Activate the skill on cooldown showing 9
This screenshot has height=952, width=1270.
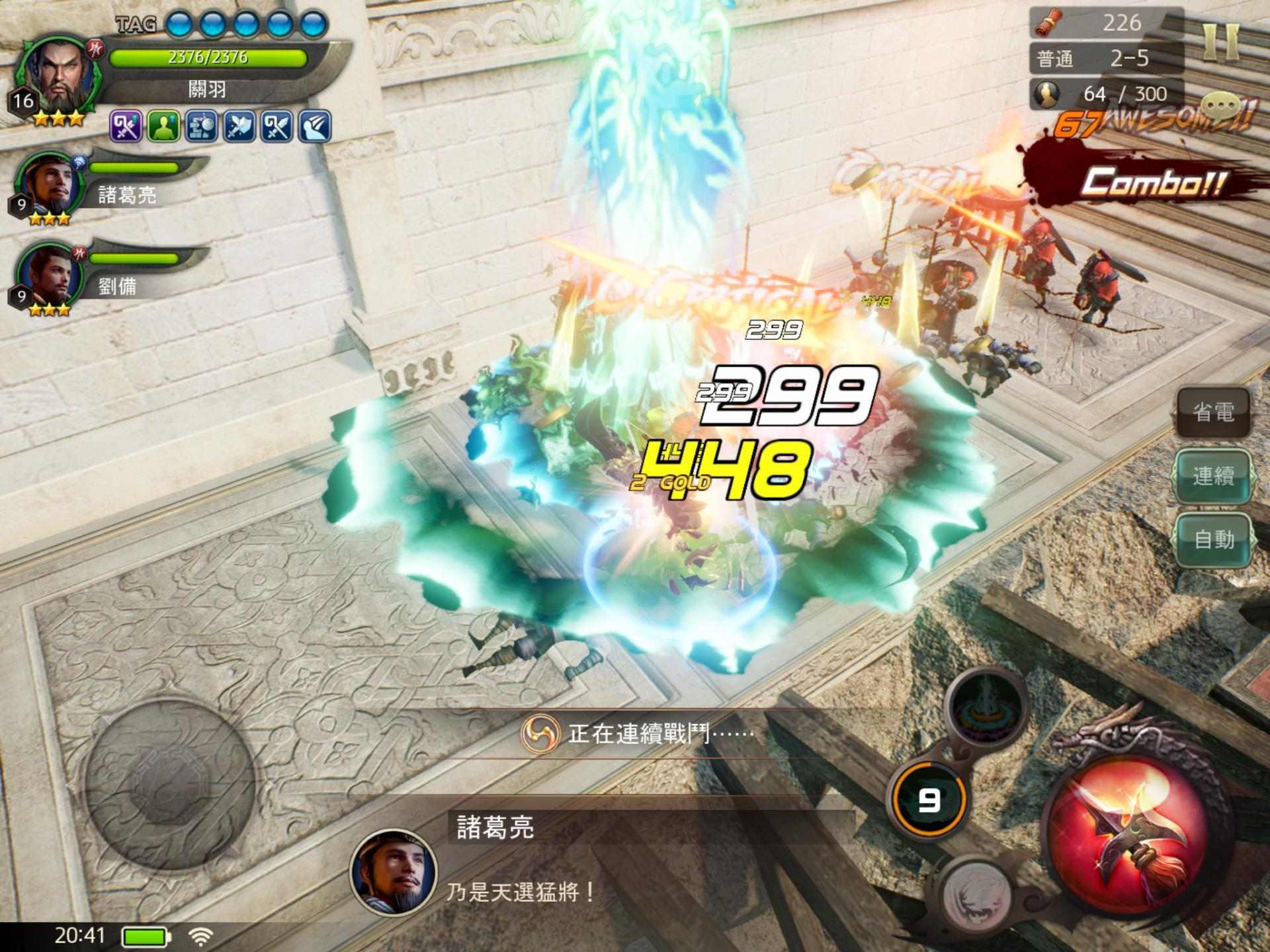pyautogui.click(x=929, y=801)
